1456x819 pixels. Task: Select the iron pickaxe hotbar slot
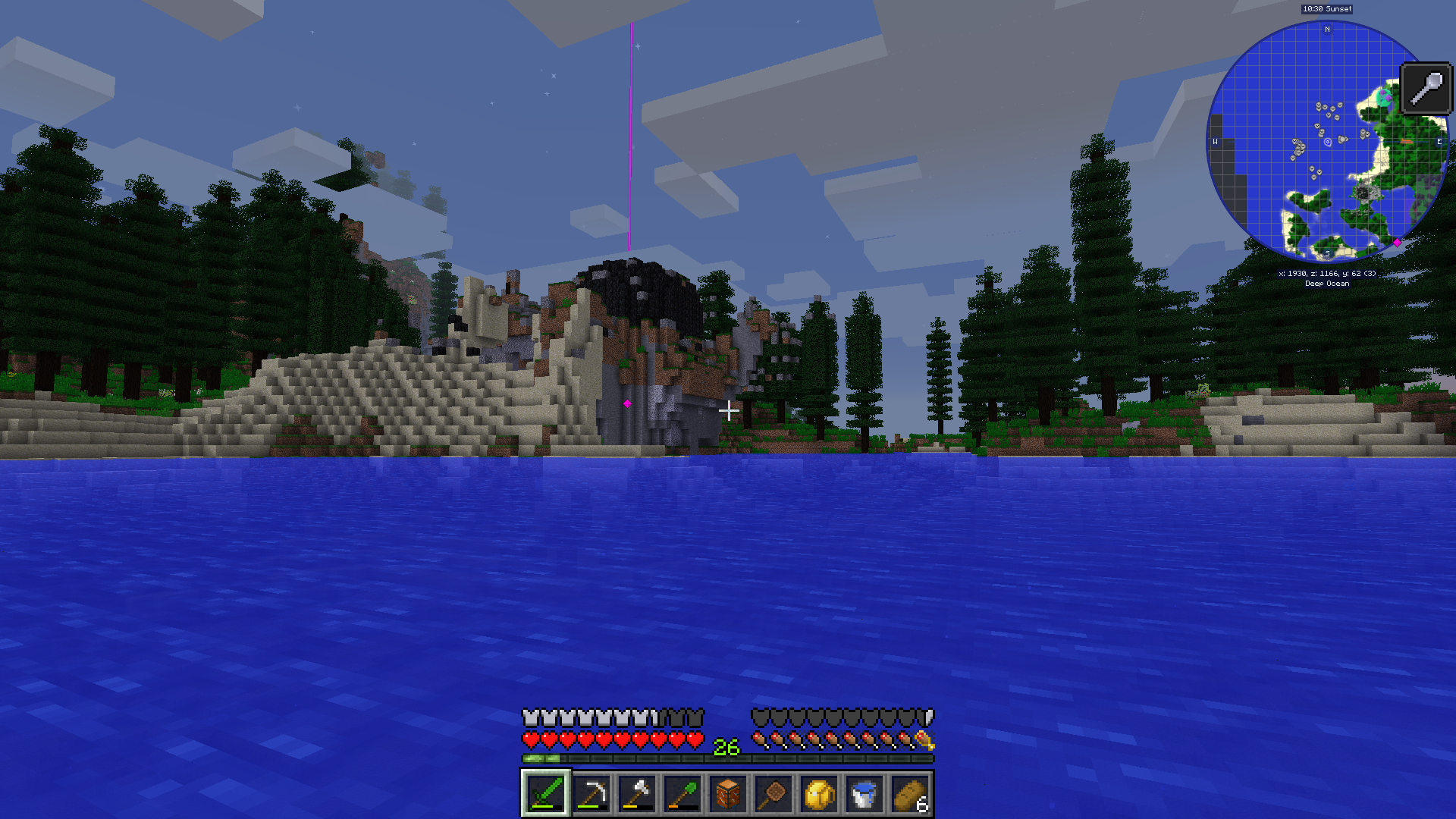[x=591, y=794]
